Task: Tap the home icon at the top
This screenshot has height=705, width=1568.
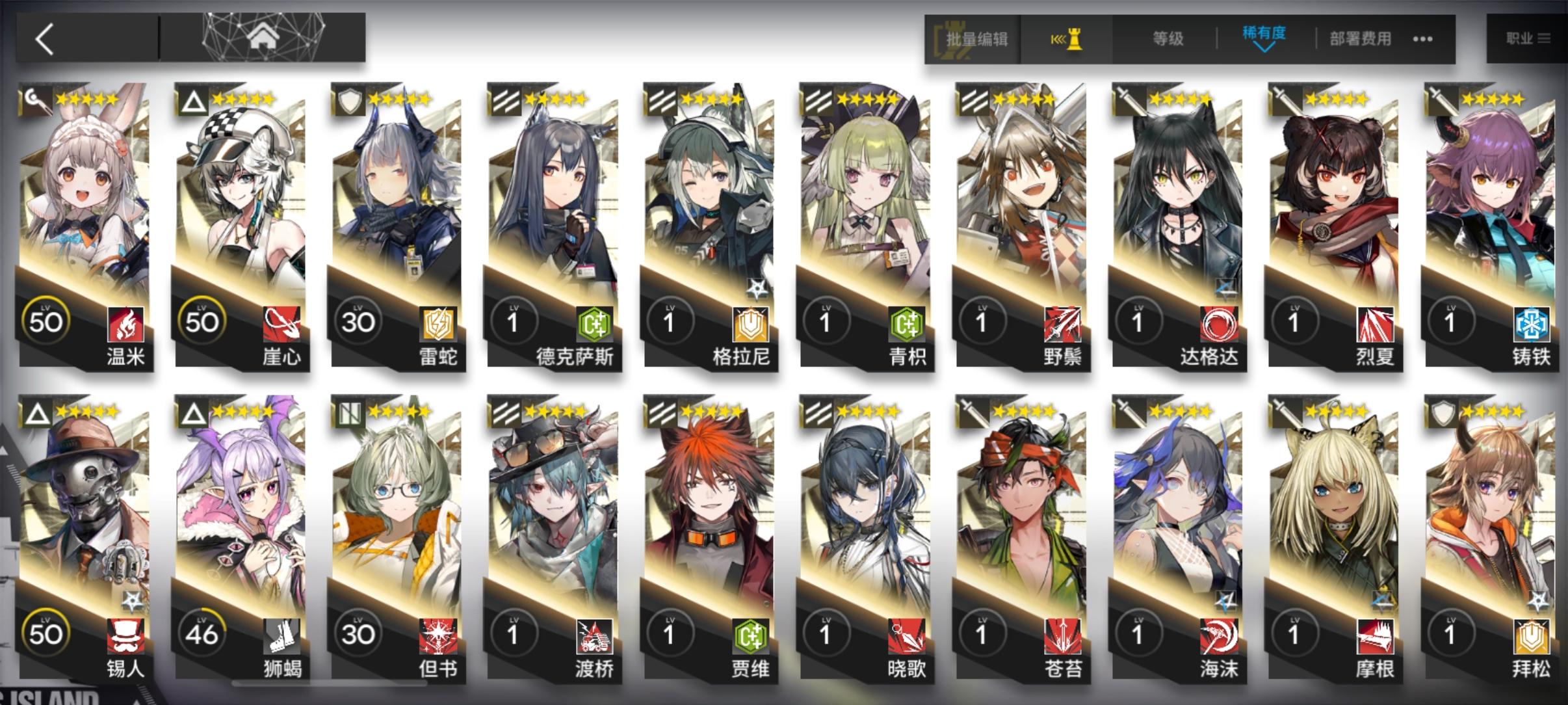Action: pyautogui.click(x=263, y=37)
